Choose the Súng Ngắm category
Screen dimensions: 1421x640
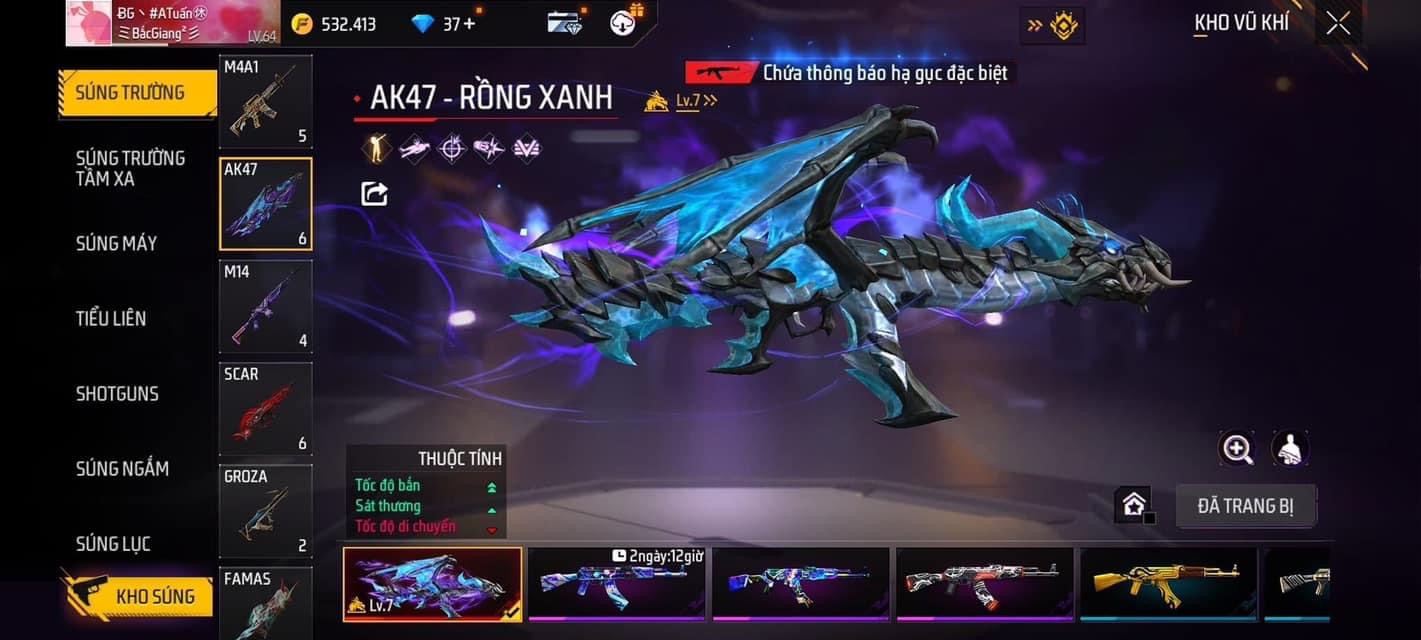[122, 468]
